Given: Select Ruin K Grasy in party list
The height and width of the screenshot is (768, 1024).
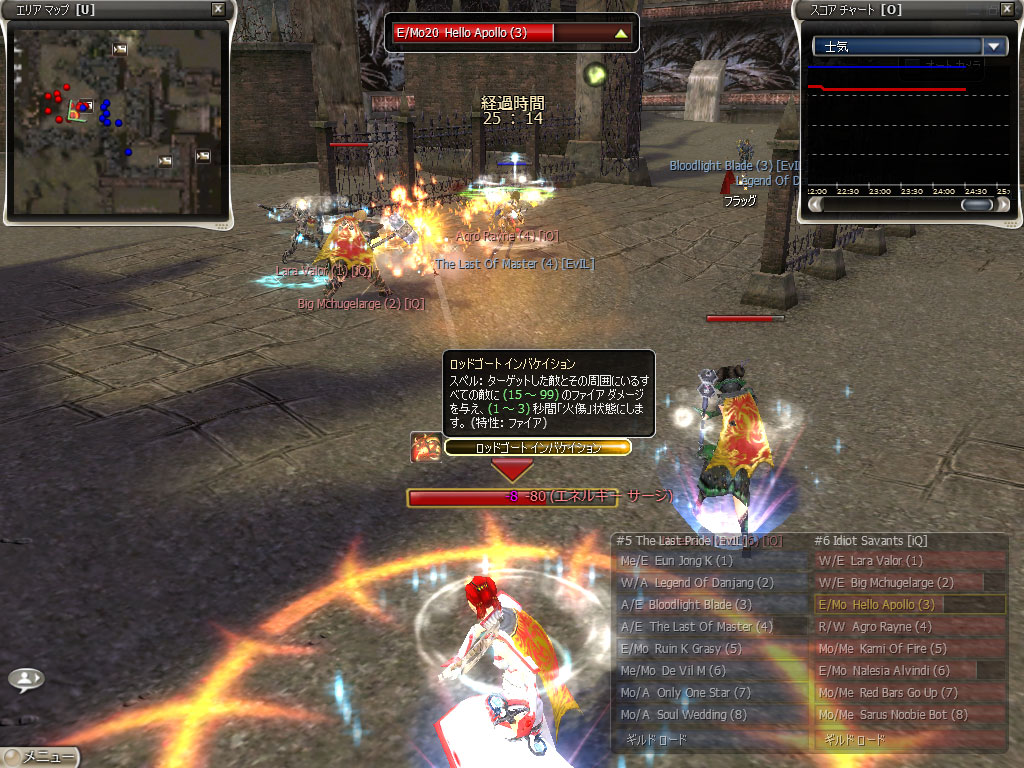Looking at the screenshot, I should tap(710, 649).
